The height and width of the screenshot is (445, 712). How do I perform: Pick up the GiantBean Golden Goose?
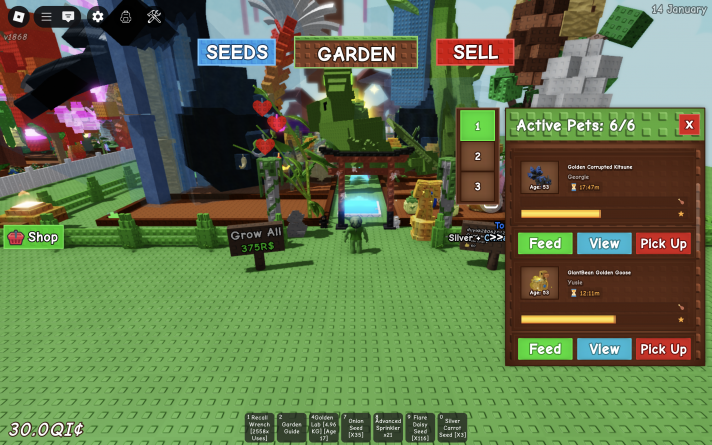coord(663,349)
